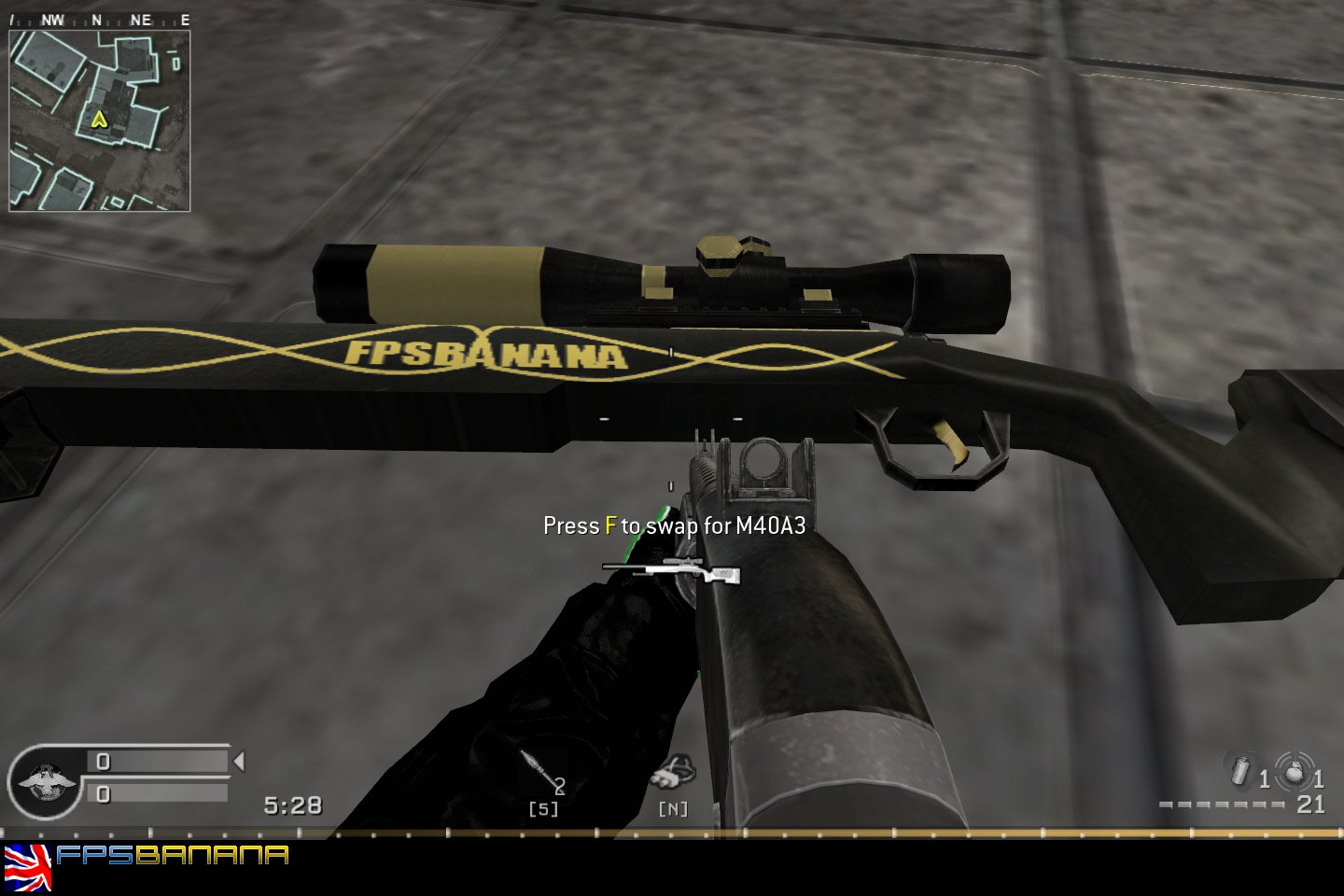Click the 'Press F to swap for M40A3' prompt

click(675, 525)
